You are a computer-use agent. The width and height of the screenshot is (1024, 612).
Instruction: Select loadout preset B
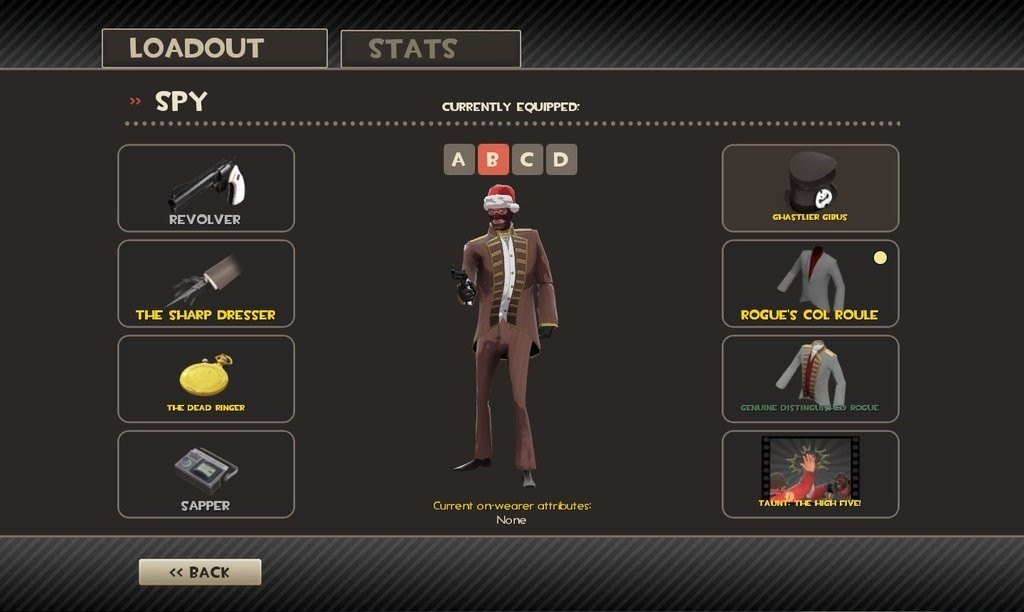click(493, 159)
